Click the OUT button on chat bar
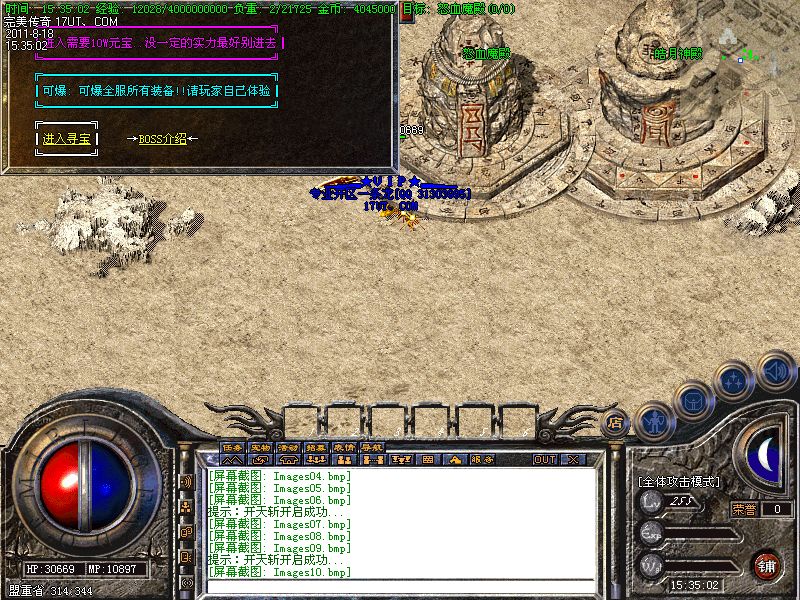This screenshot has height=600, width=800. 544,460
